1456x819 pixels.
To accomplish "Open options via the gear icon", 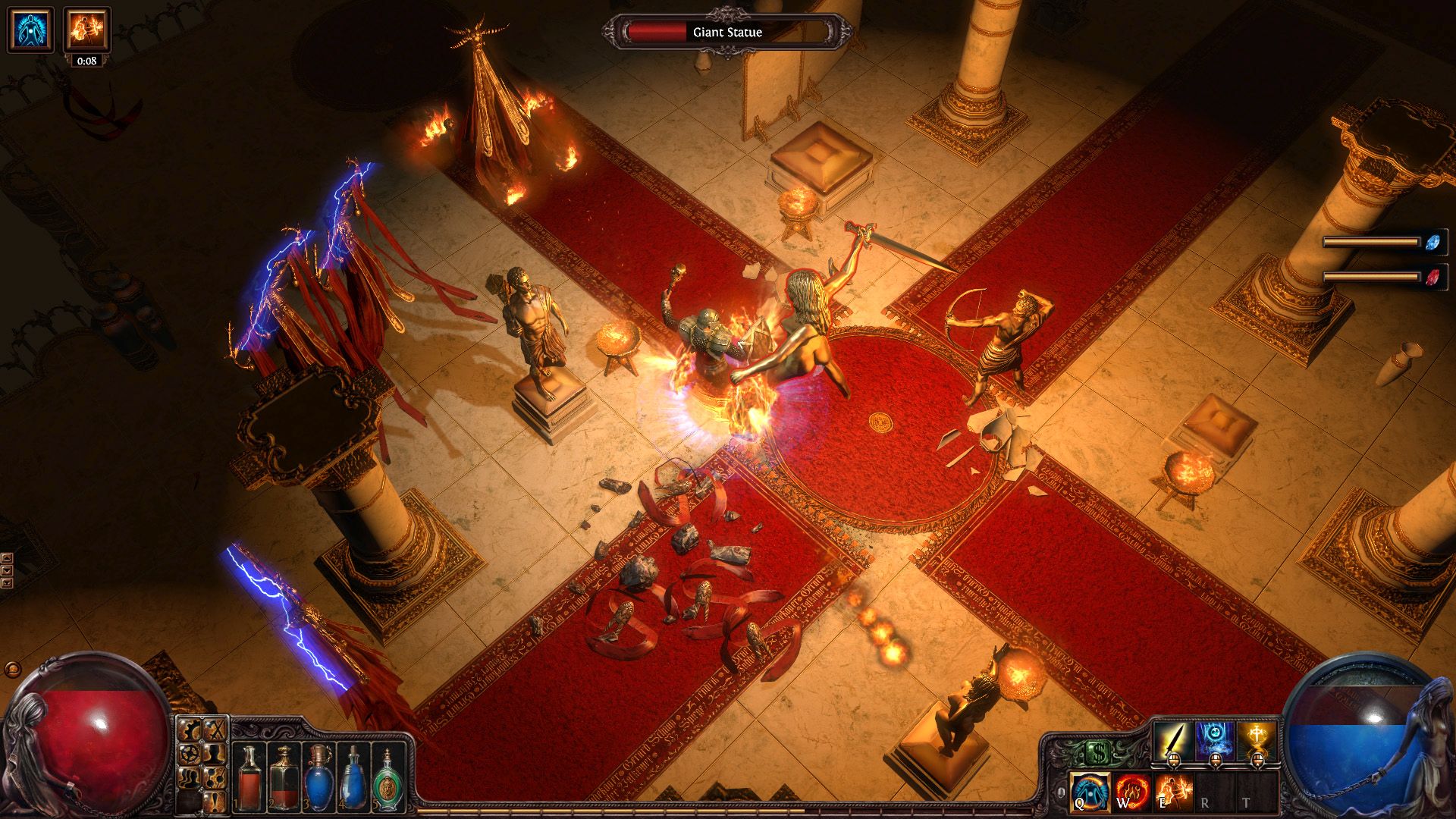I will (190, 729).
